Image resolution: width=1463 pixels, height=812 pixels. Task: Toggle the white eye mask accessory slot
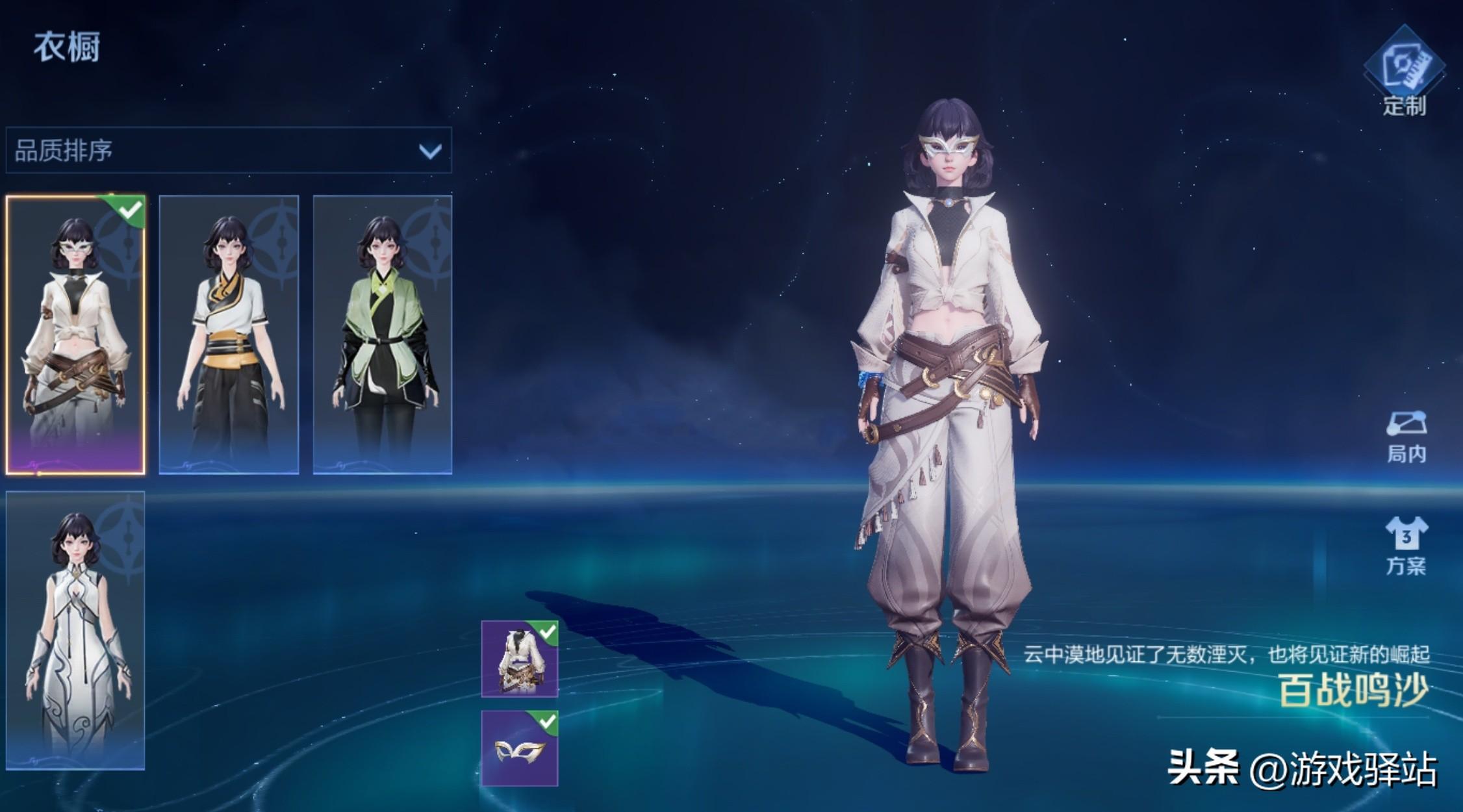tap(520, 748)
